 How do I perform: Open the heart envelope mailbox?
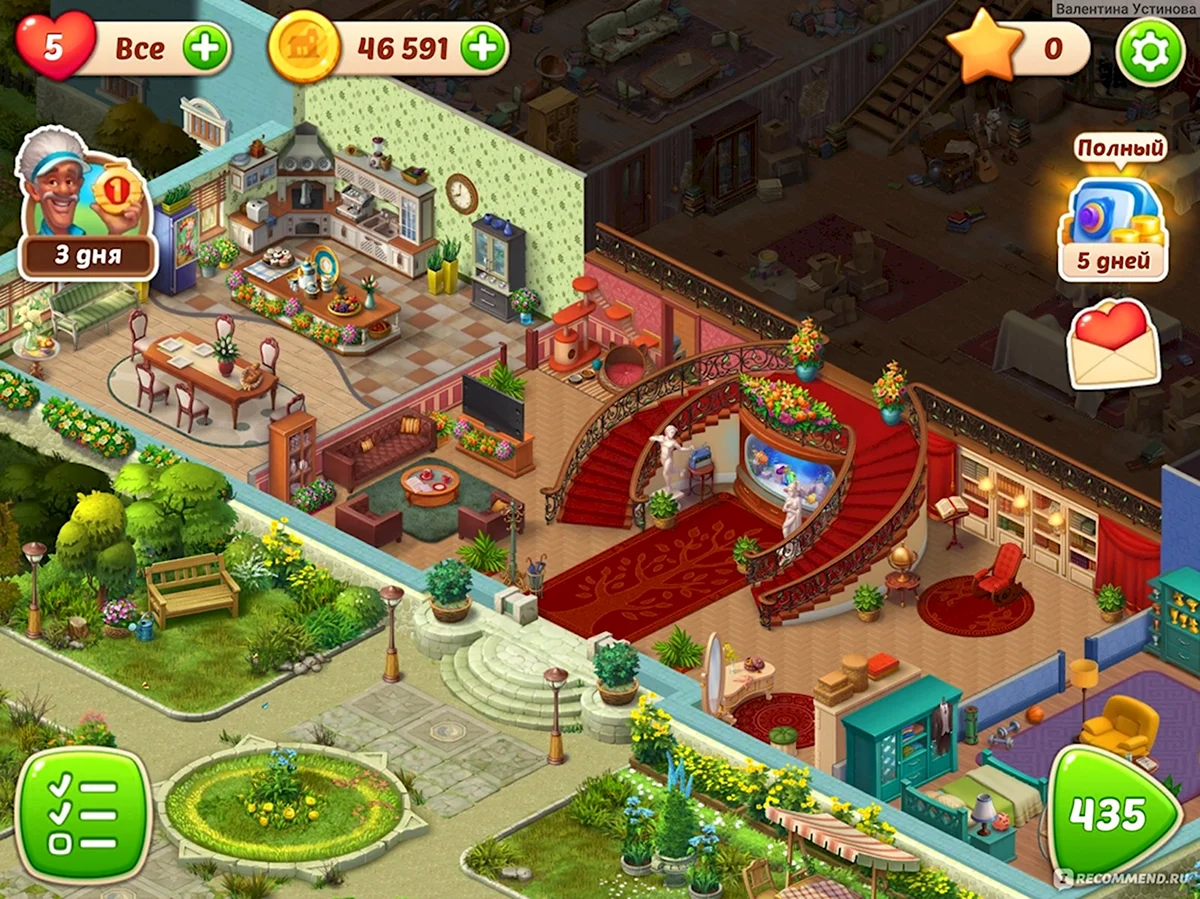pyautogui.click(x=1114, y=344)
